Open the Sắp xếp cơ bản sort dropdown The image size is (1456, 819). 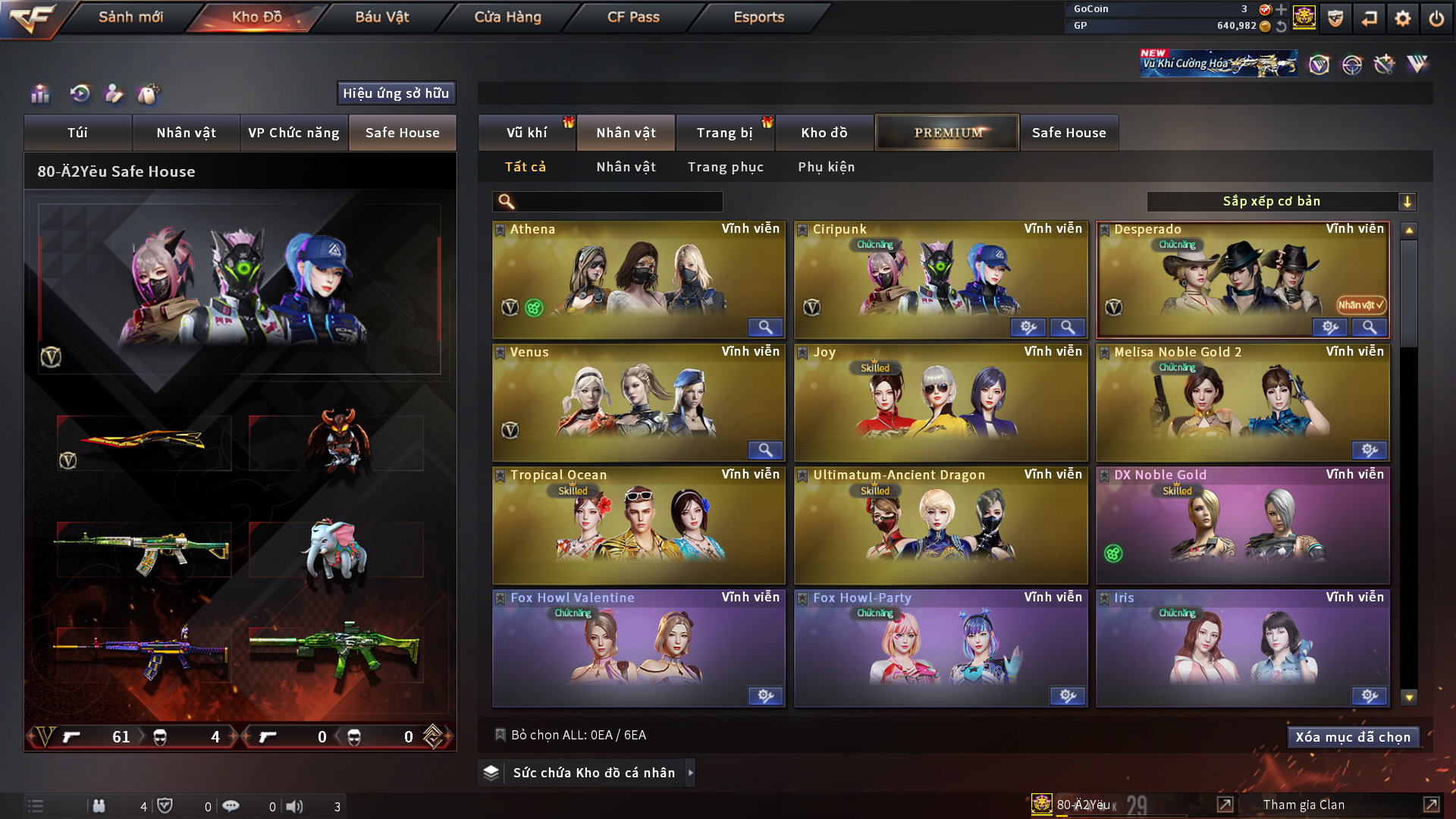coord(1281,202)
